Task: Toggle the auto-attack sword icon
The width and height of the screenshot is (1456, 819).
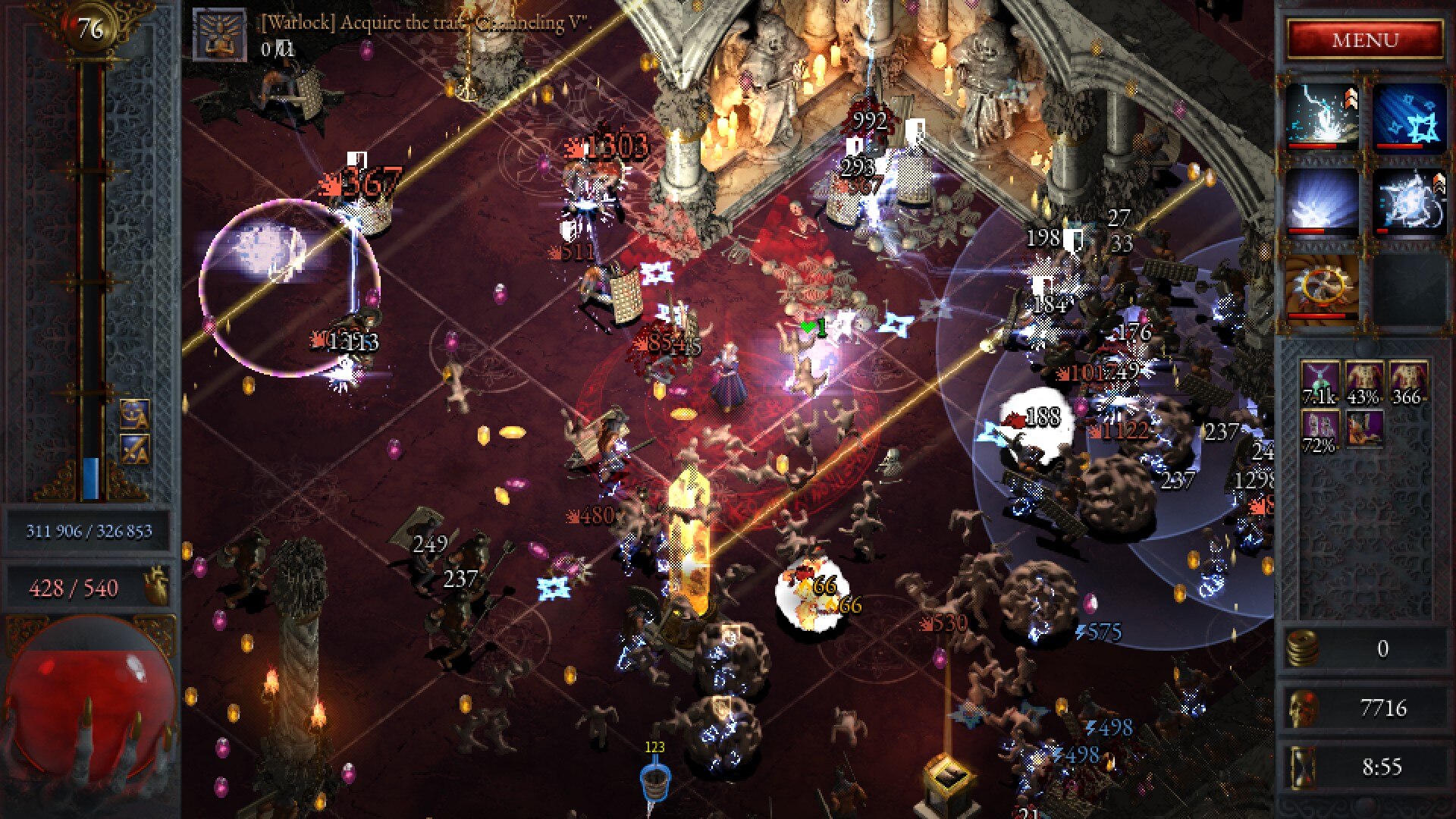Action: [134, 450]
